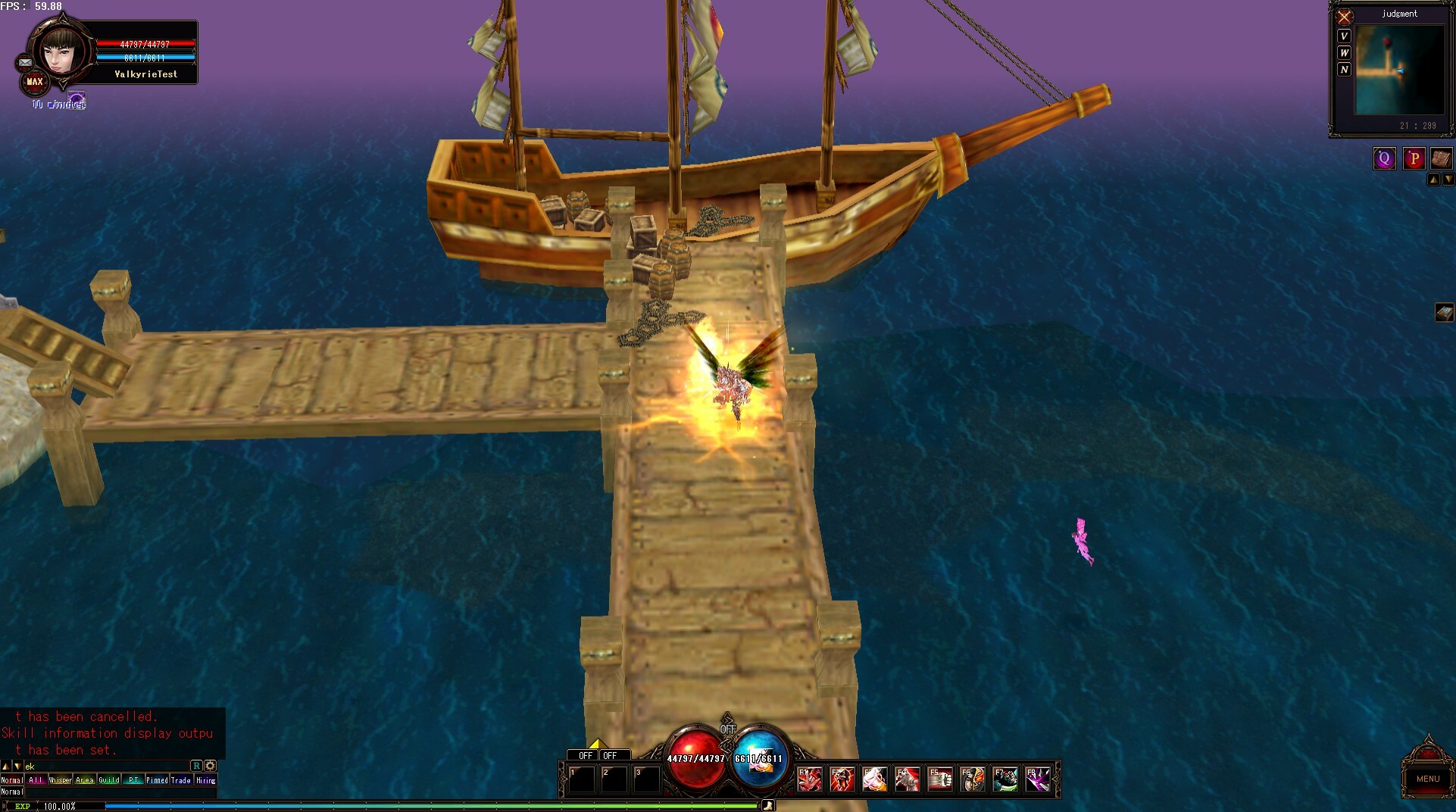This screenshot has width=1456, height=812.
Task: Click the R button in chat bar
Action: [196, 766]
